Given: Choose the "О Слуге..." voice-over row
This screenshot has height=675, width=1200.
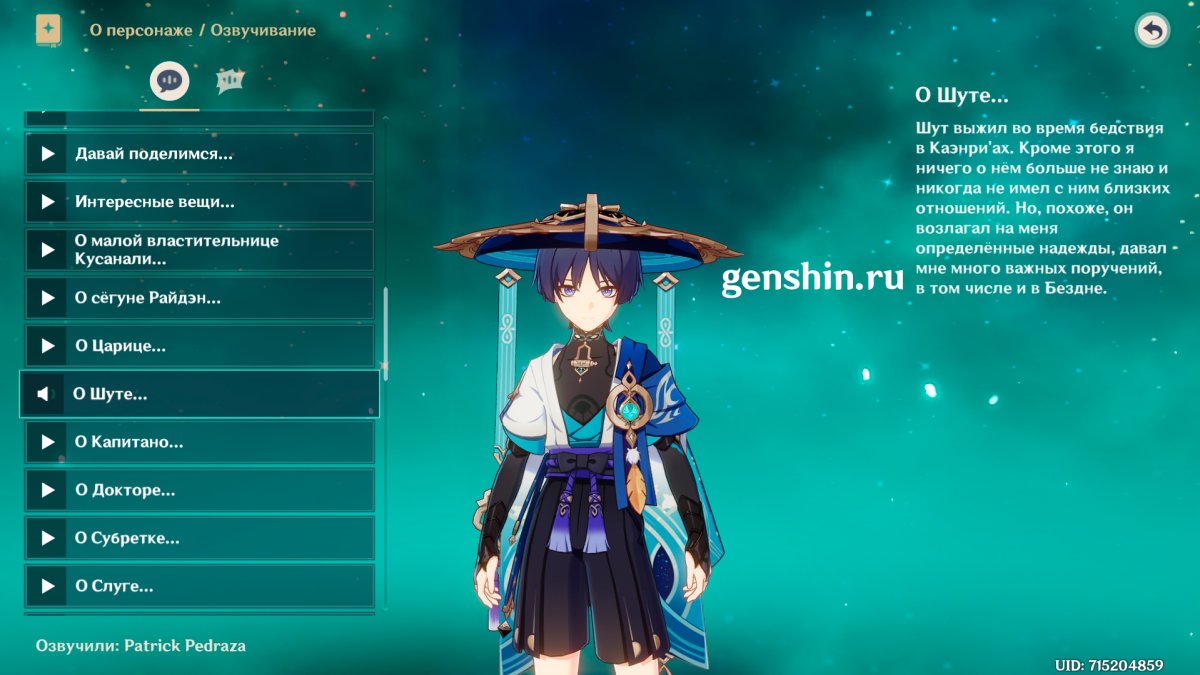Looking at the screenshot, I should coord(200,586).
